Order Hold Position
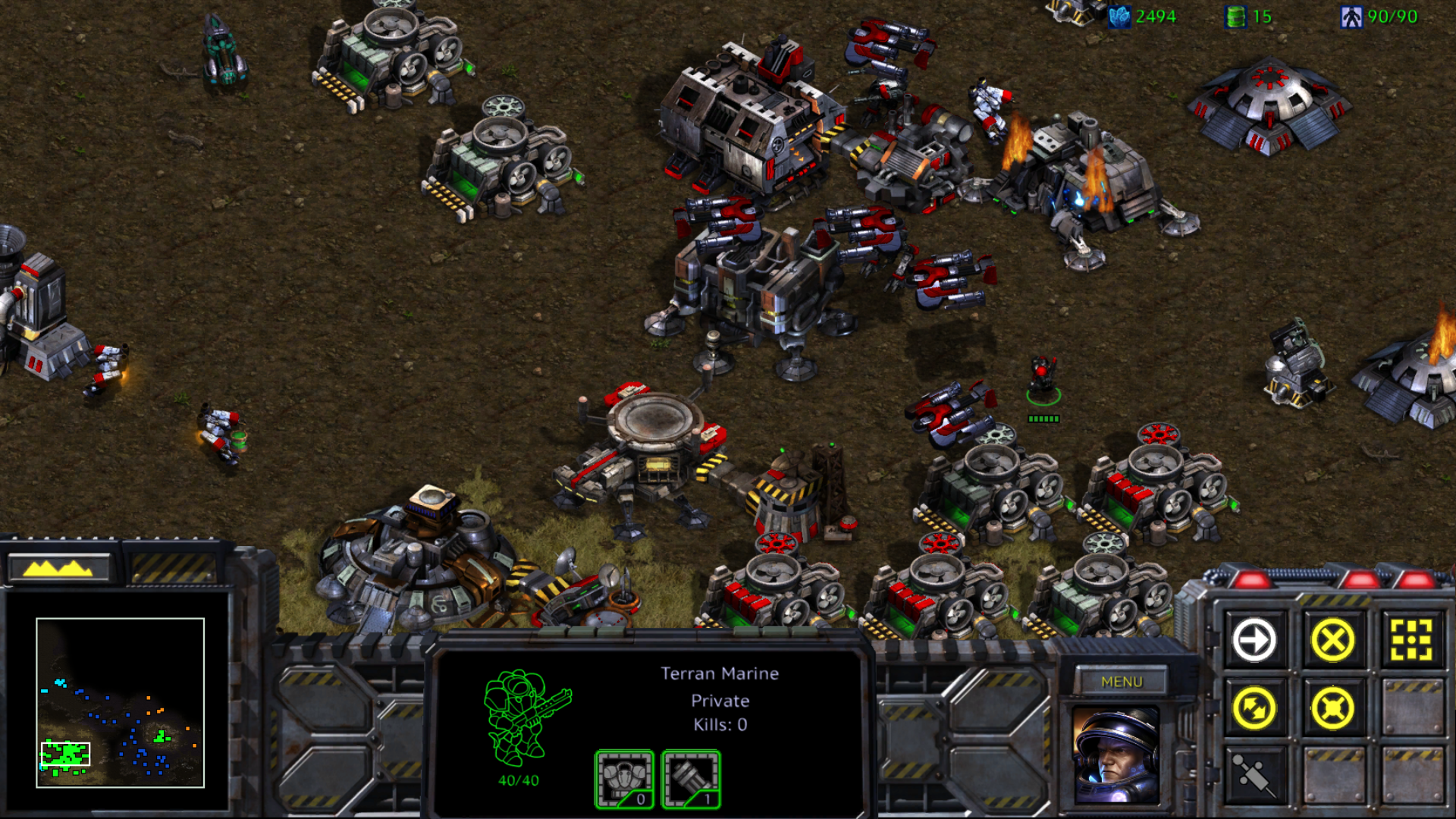The image size is (1456, 819). pos(1332,708)
